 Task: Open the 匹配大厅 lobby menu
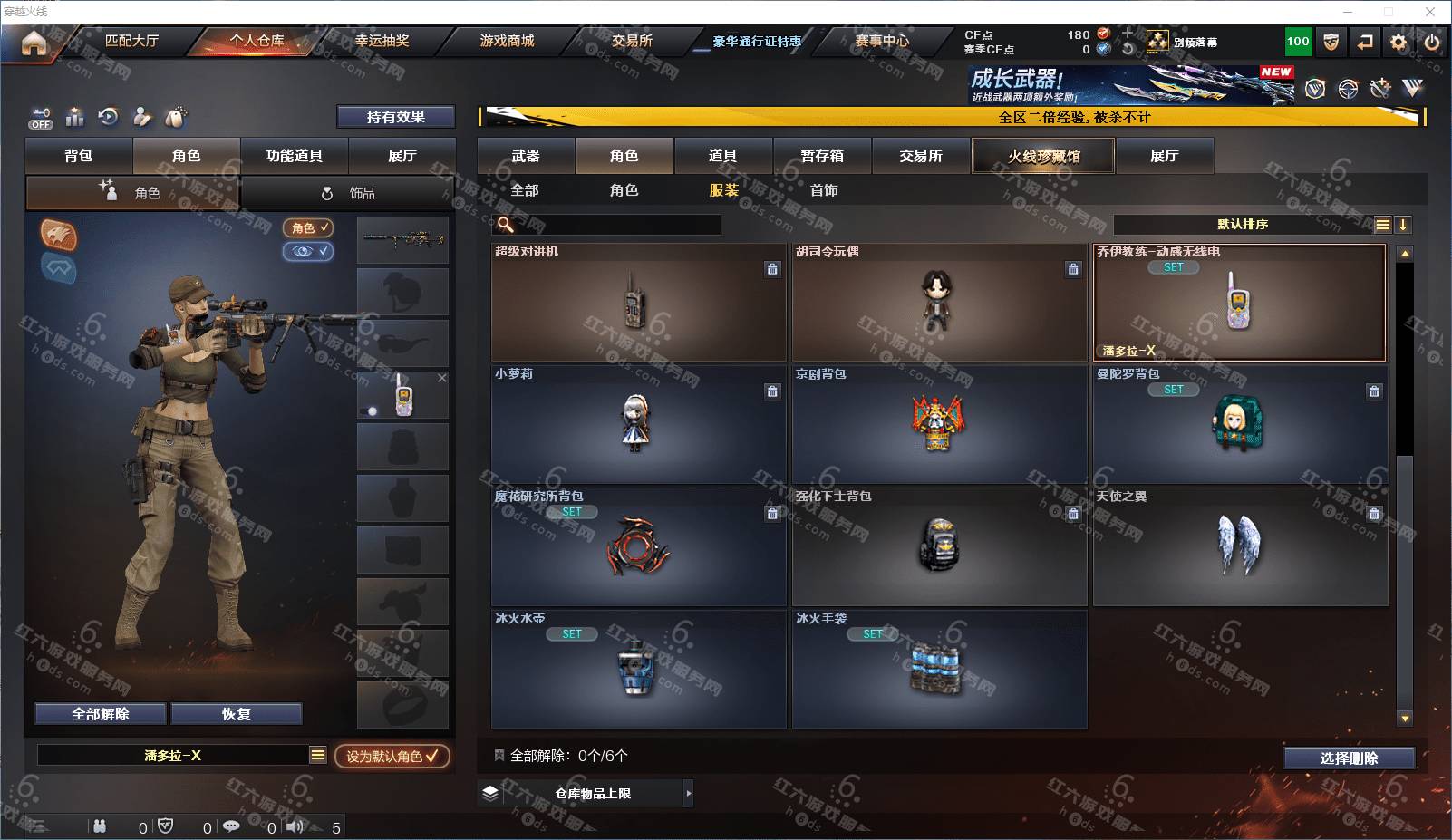(x=131, y=41)
